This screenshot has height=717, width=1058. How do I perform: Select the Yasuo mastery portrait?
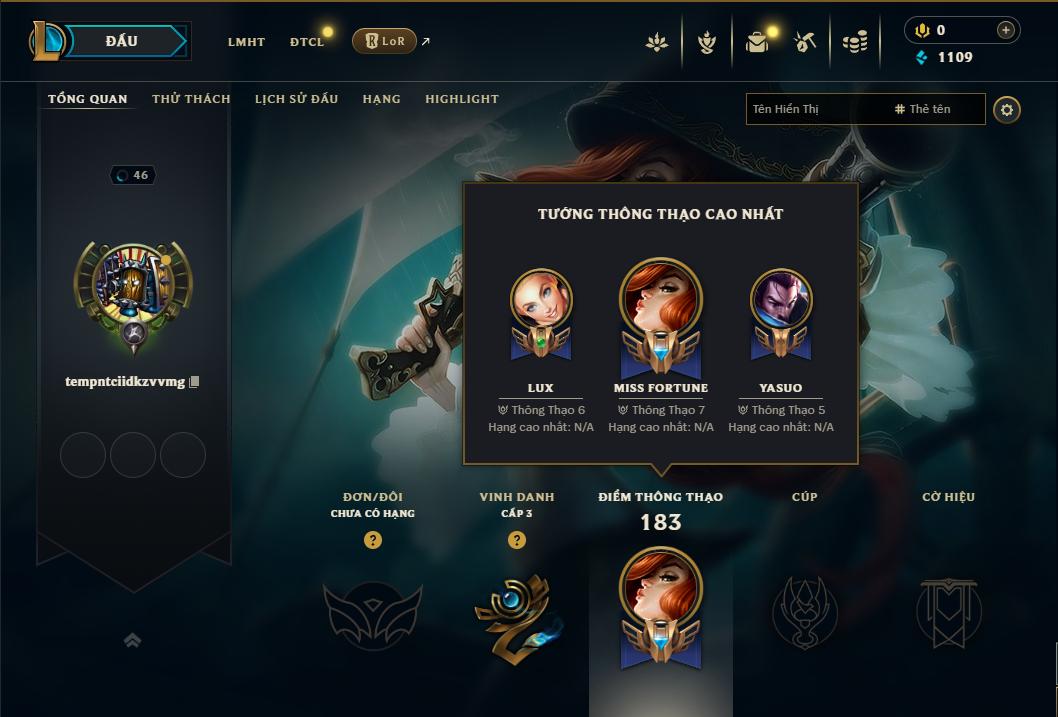pos(781,302)
